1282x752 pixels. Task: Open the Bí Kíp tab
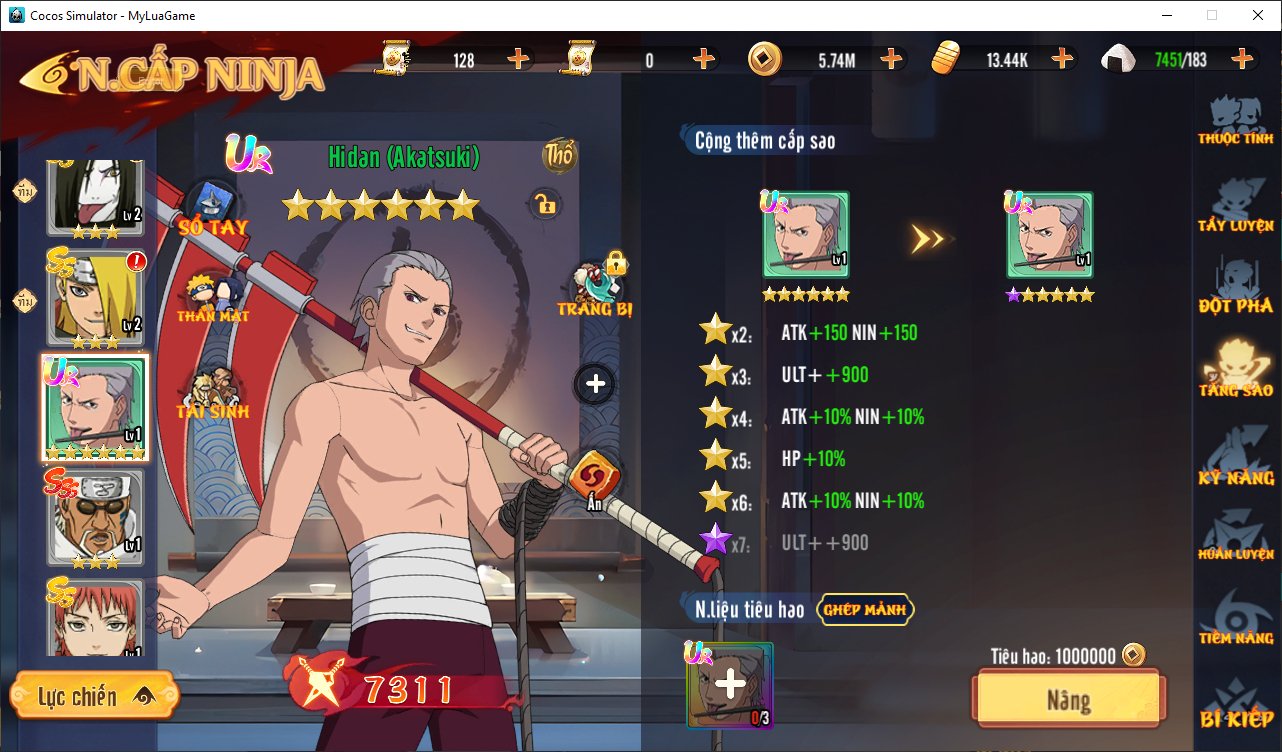(1236, 705)
